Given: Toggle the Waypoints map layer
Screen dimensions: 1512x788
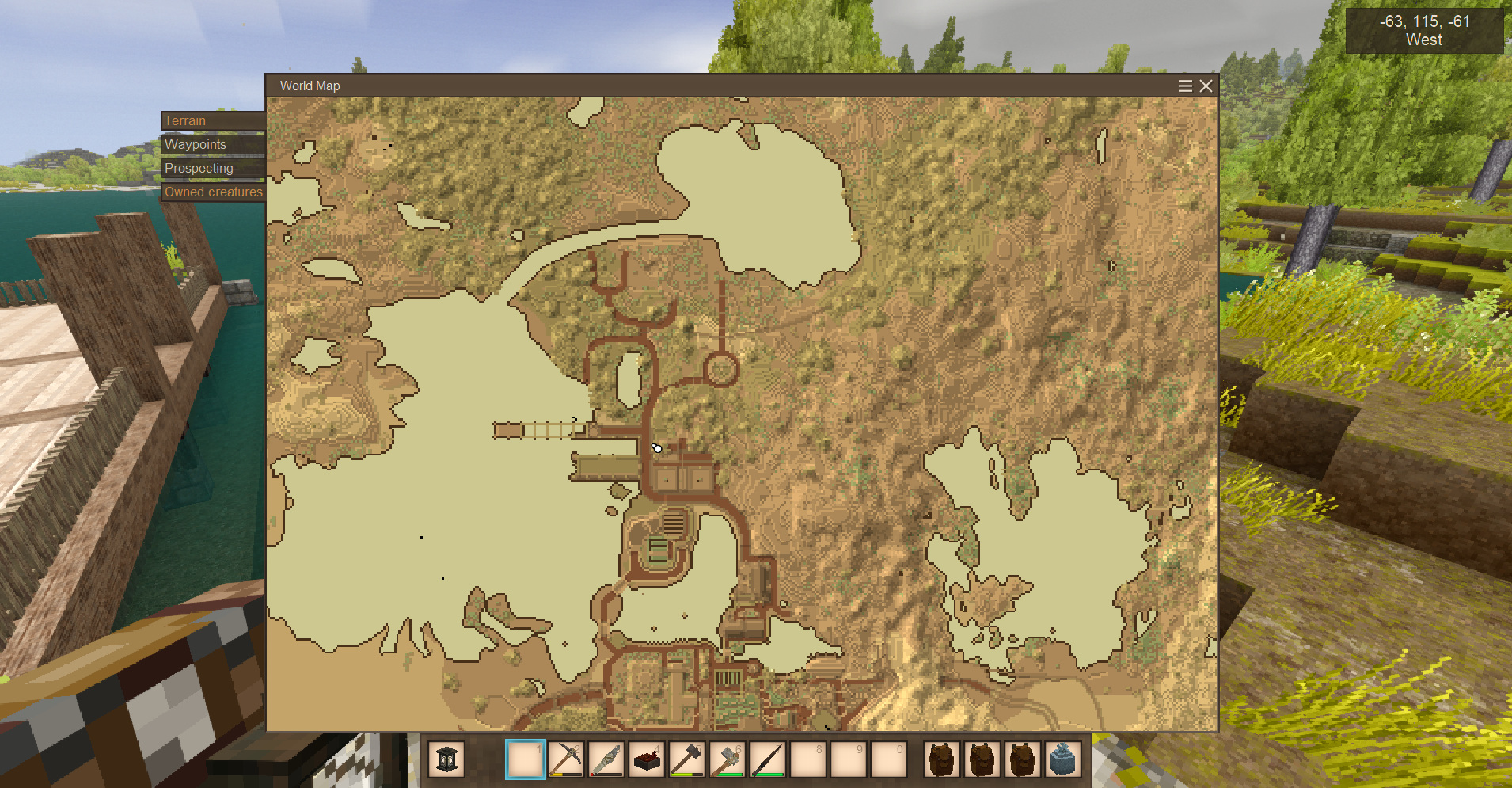Looking at the screenshot, I should [x=212, y=144].
